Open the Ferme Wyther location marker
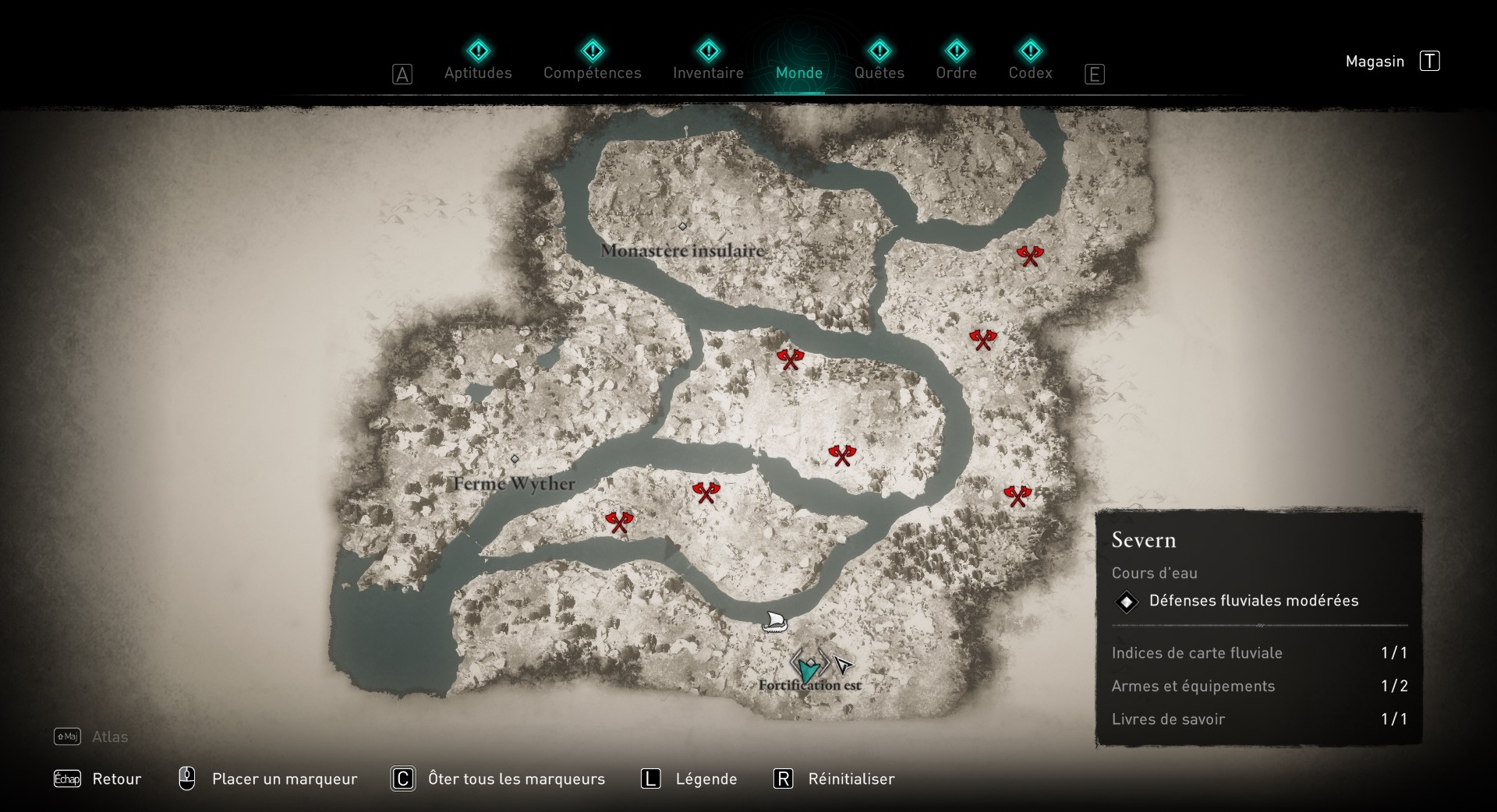 tap(515, 459)
